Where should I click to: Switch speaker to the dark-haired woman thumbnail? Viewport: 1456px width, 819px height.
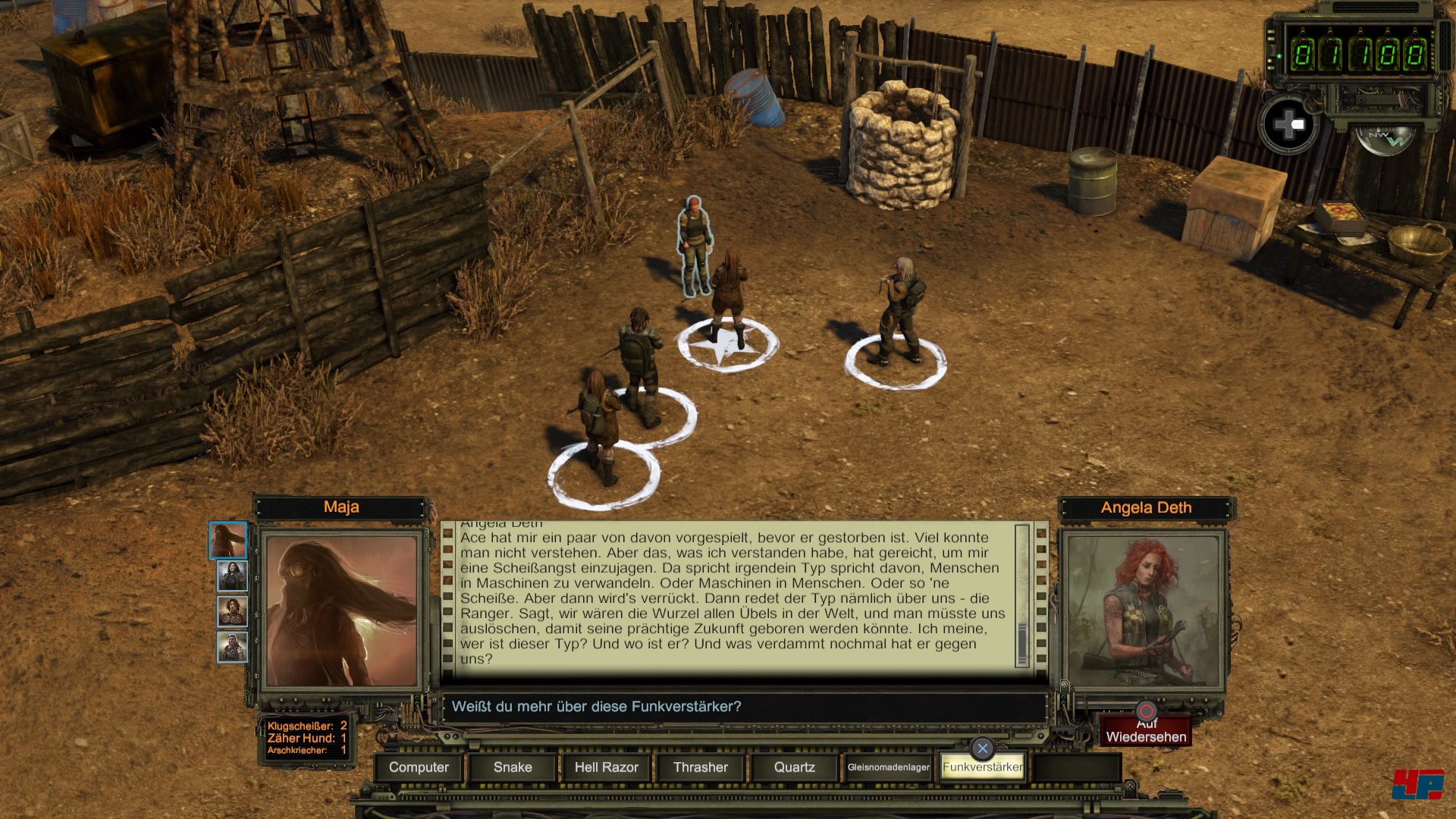click(x=232, y=576)
